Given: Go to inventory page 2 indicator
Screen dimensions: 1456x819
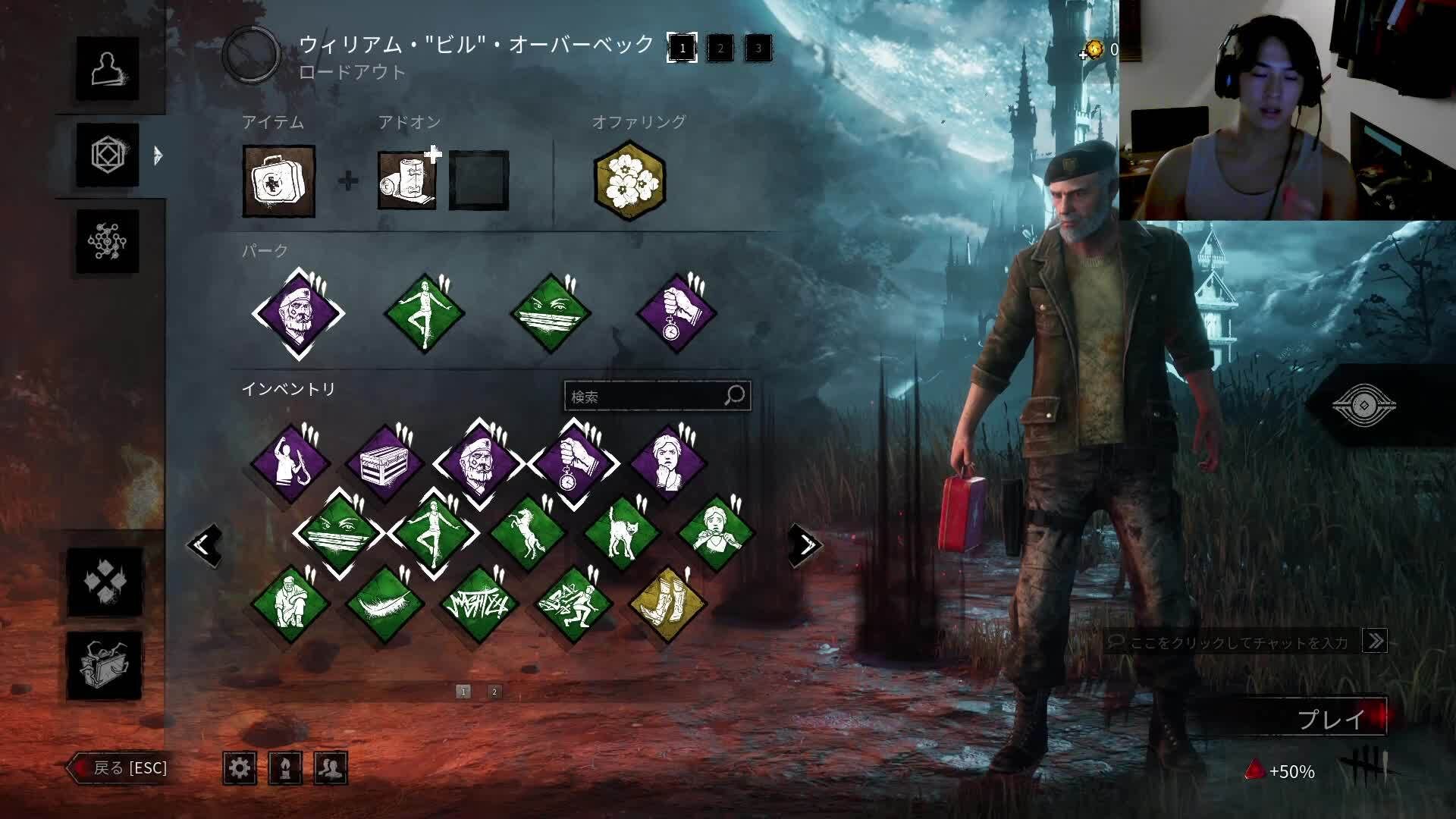Looking at the screenshot, I should coord(494,692).
